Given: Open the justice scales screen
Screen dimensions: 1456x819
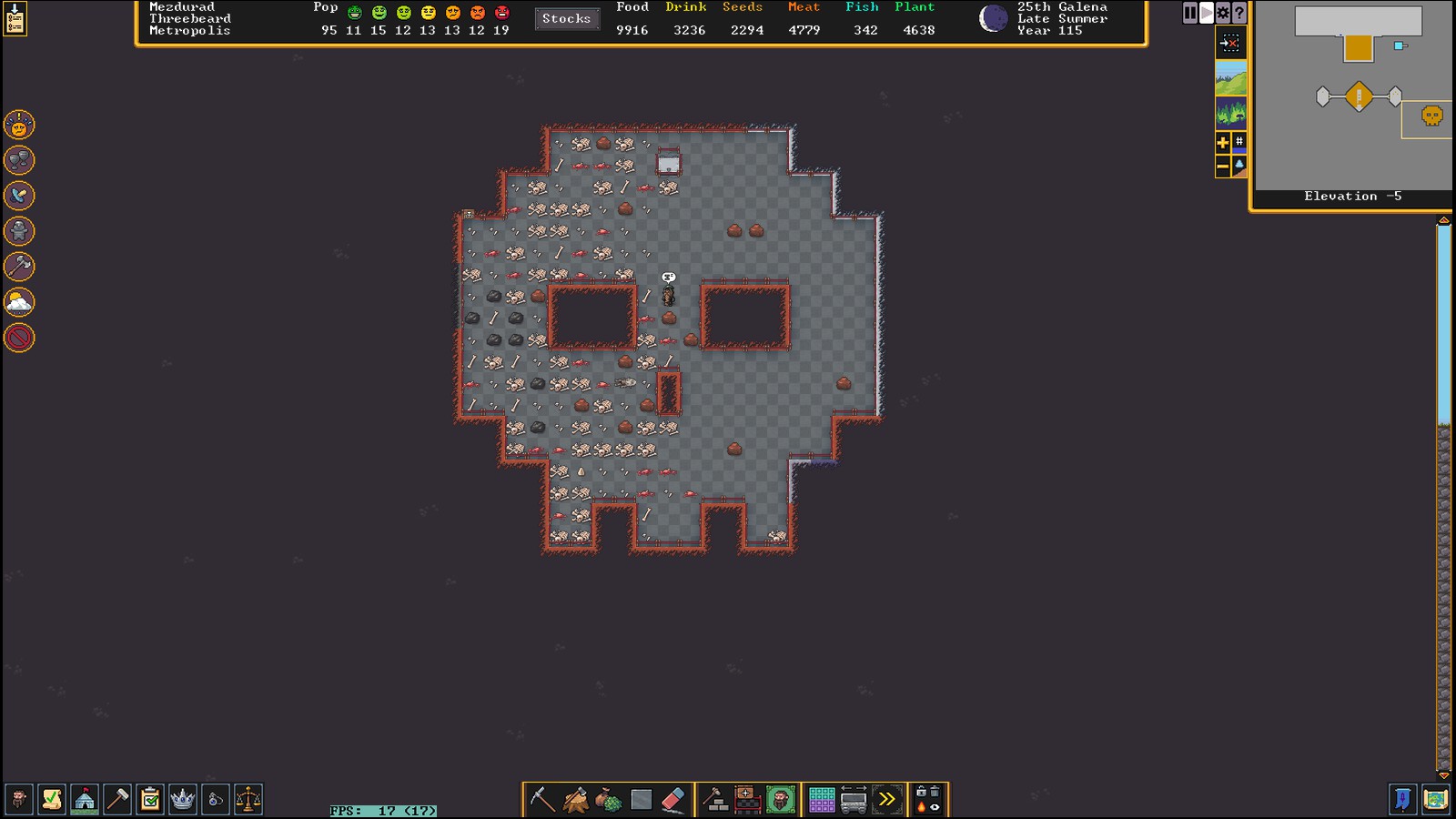Looking at the screenshot, I should click(x=248, y=800).
